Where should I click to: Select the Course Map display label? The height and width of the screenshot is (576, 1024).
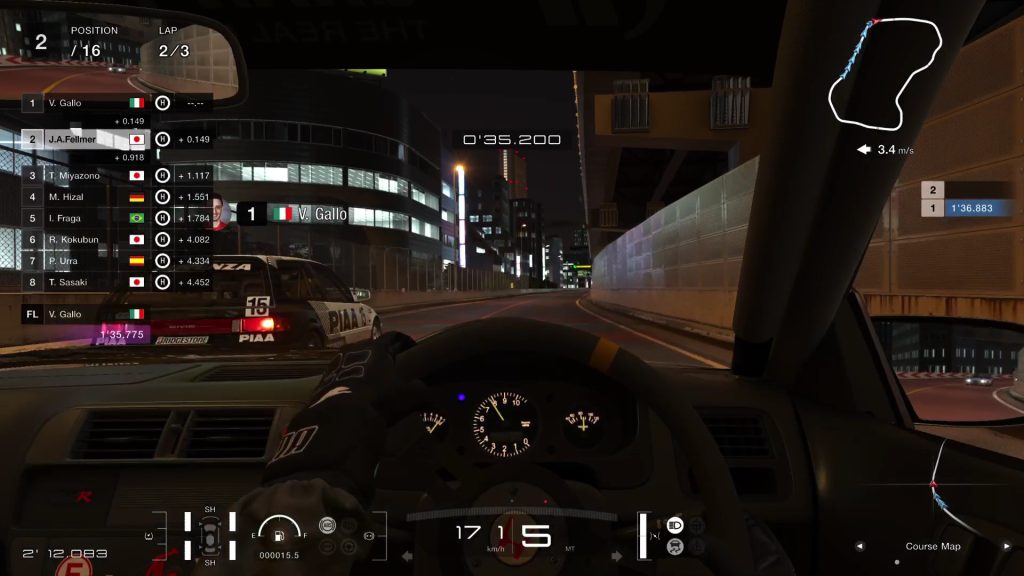[x=932, y=547]
